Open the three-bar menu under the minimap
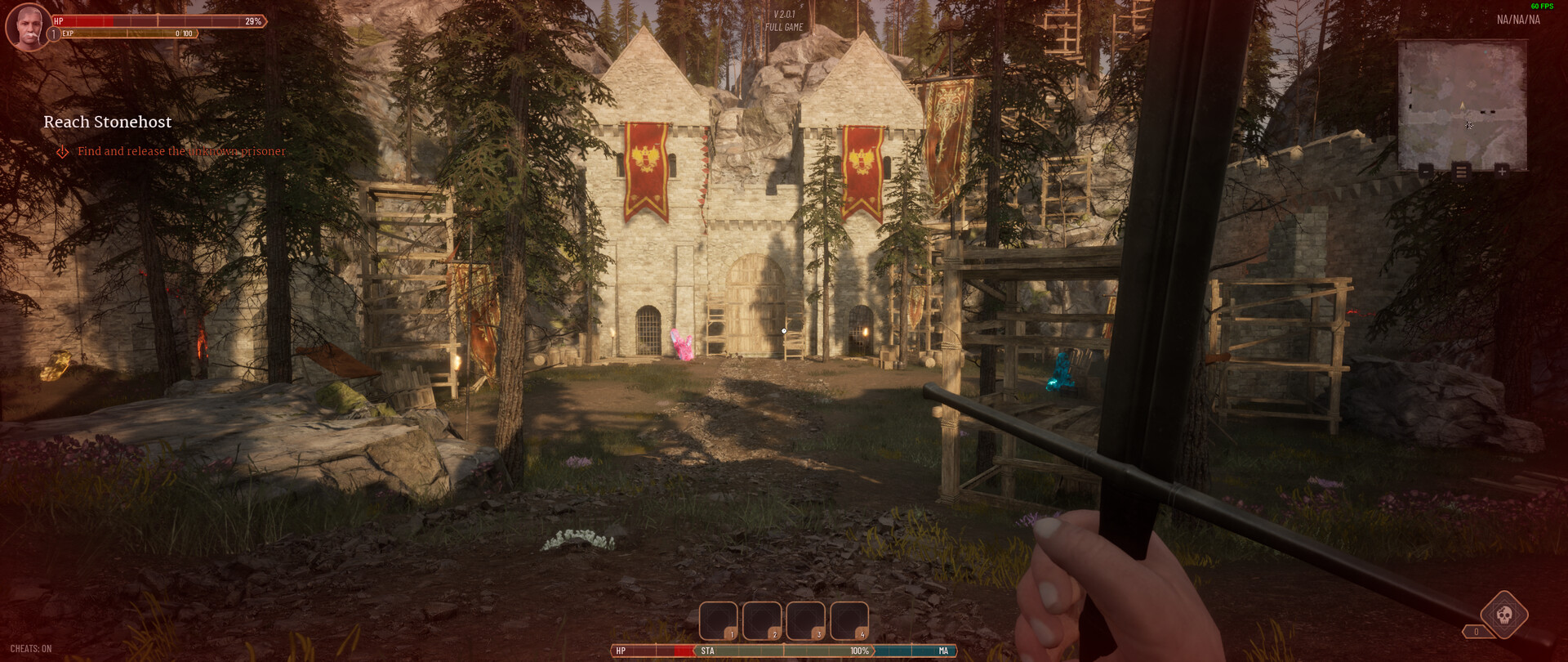This screenshot has width=1568, height=662. [1462, 171]
